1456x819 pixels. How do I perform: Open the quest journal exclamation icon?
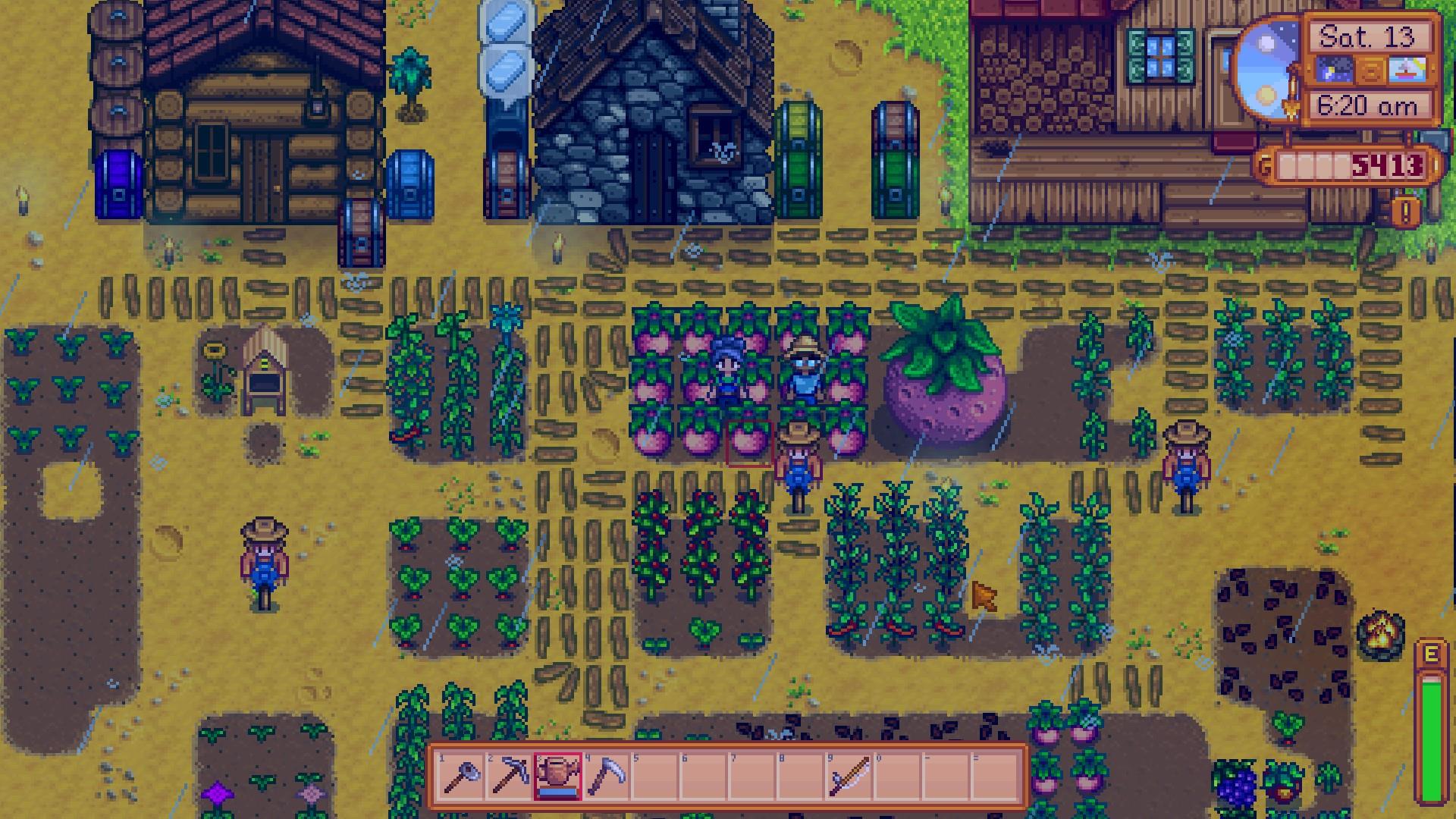[x=1405, y=212]
